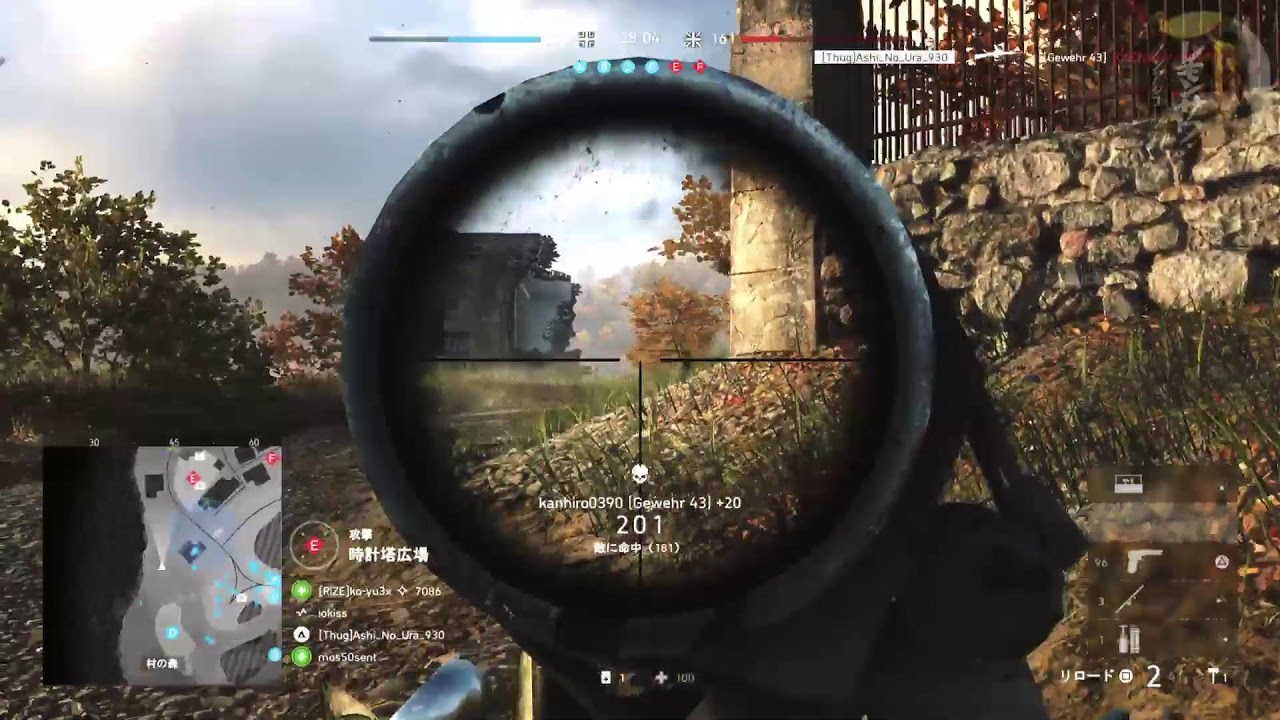
Task: Select the bottle and canister gadget slot
Action: point(1130,637)
